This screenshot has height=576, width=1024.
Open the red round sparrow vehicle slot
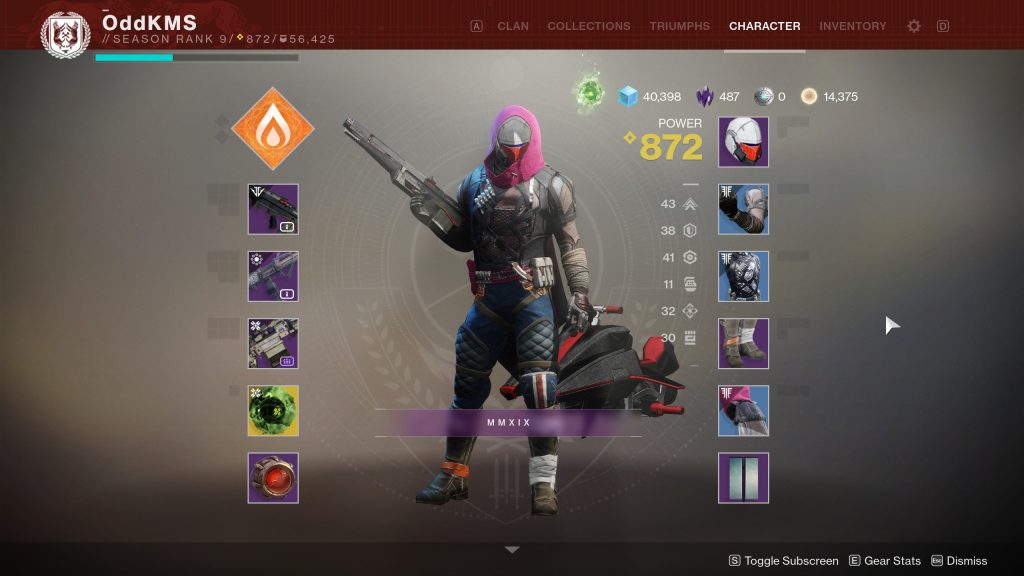pos(273,477)
